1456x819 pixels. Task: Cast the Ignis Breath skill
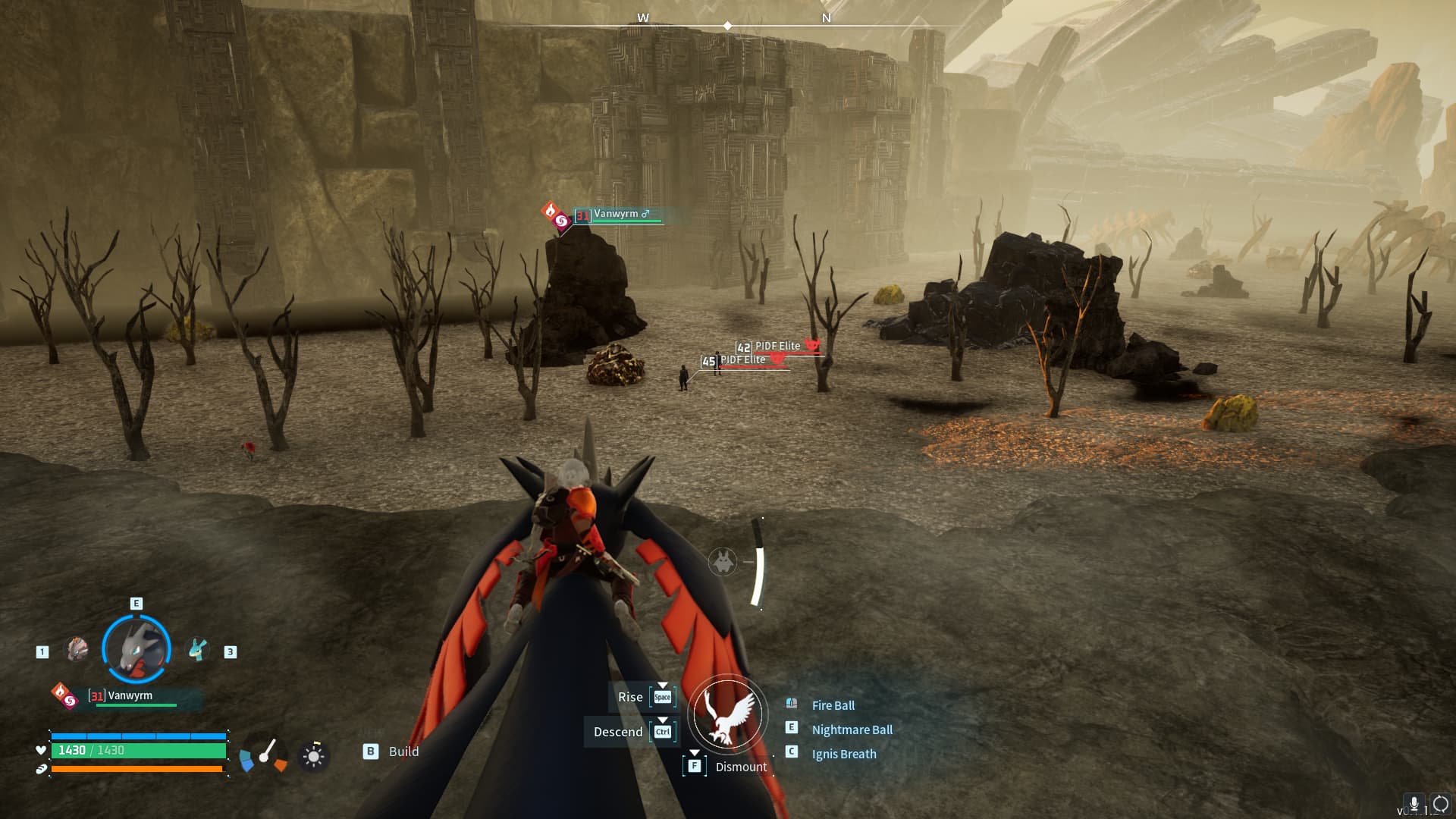pyautogui.click(x=843, y=754)
